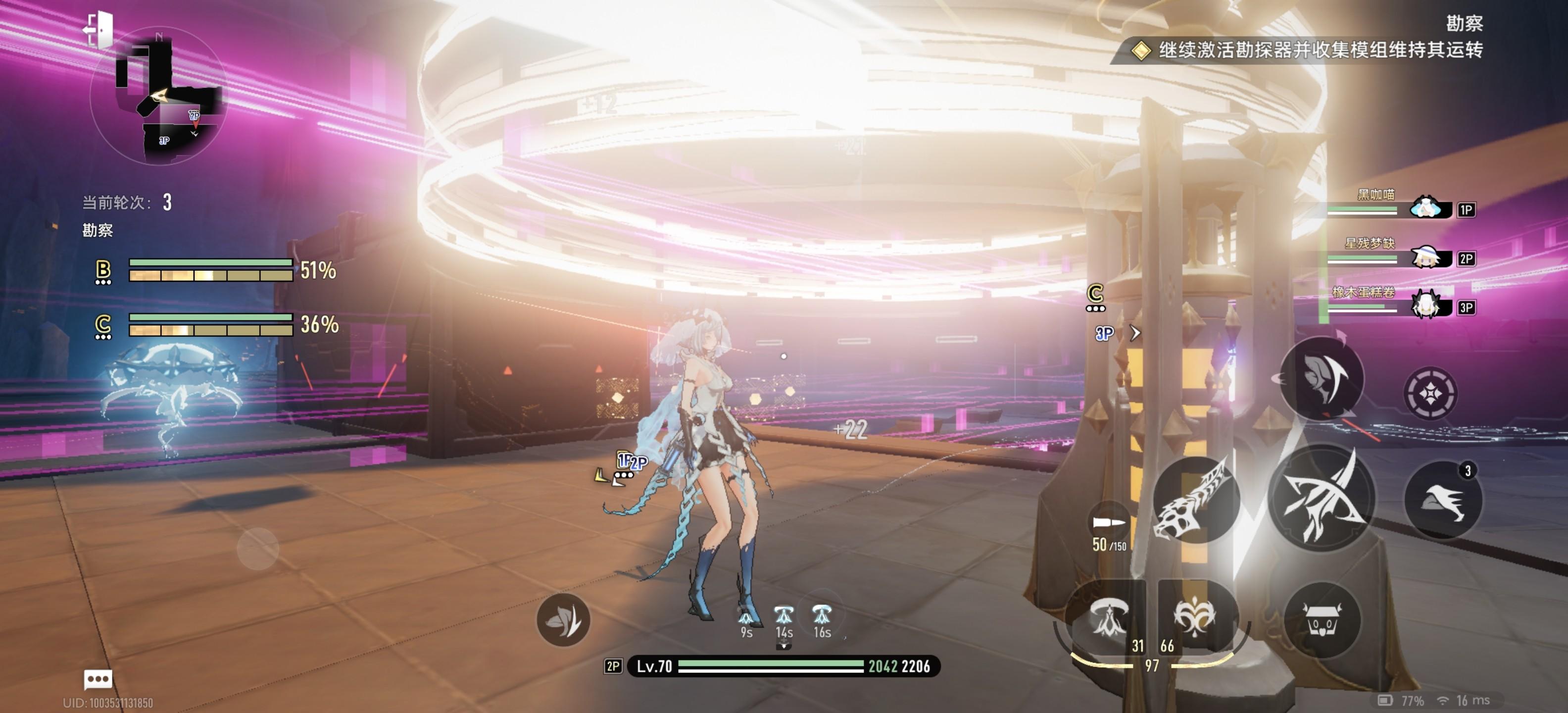
Task: Open the chat bubble icon
Action: [98, 678]
